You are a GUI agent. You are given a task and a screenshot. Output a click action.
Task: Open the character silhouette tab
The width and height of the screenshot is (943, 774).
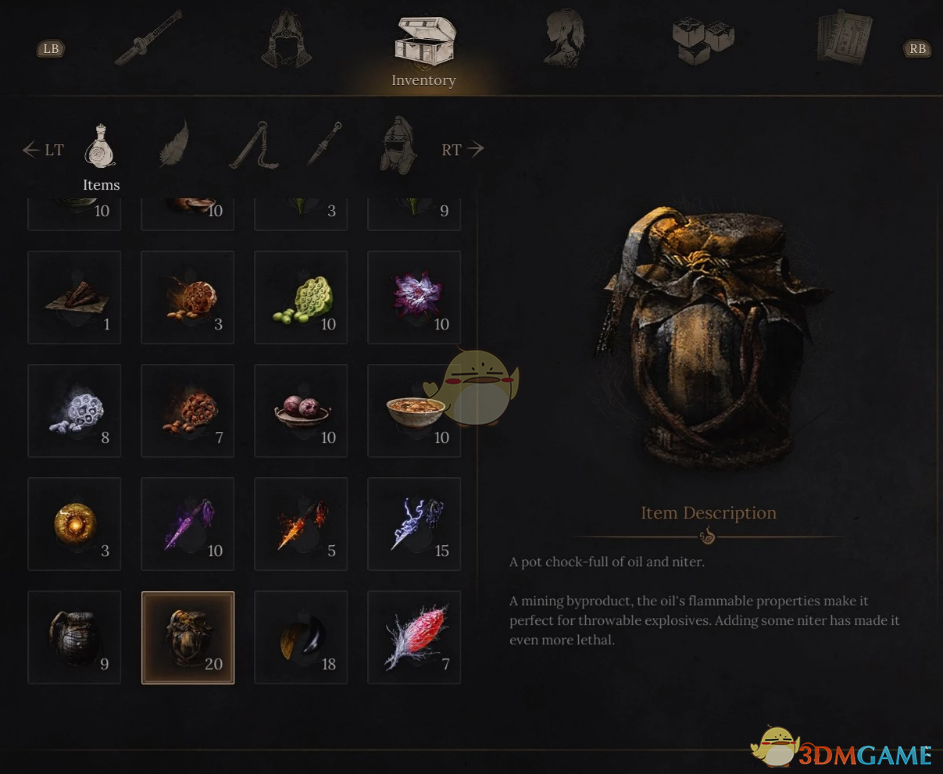coord(564,40)
